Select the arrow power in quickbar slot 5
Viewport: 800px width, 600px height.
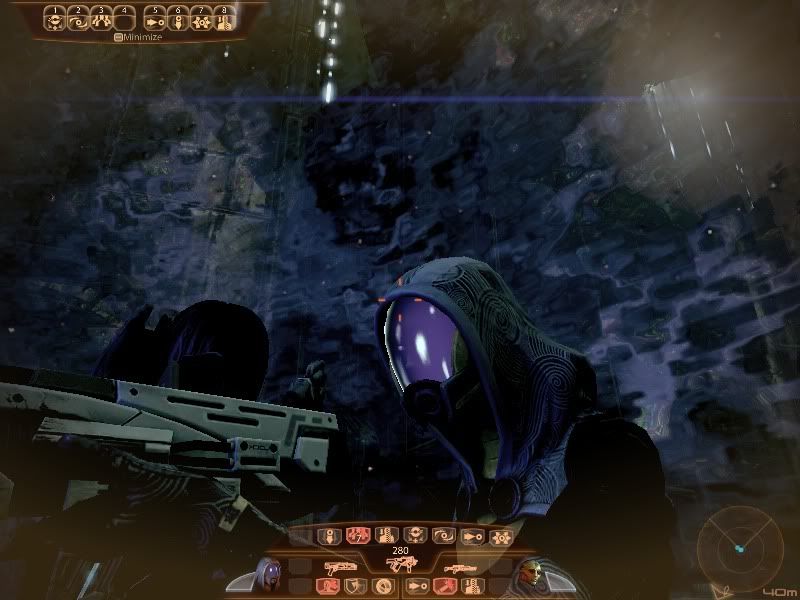coord(155,18)
